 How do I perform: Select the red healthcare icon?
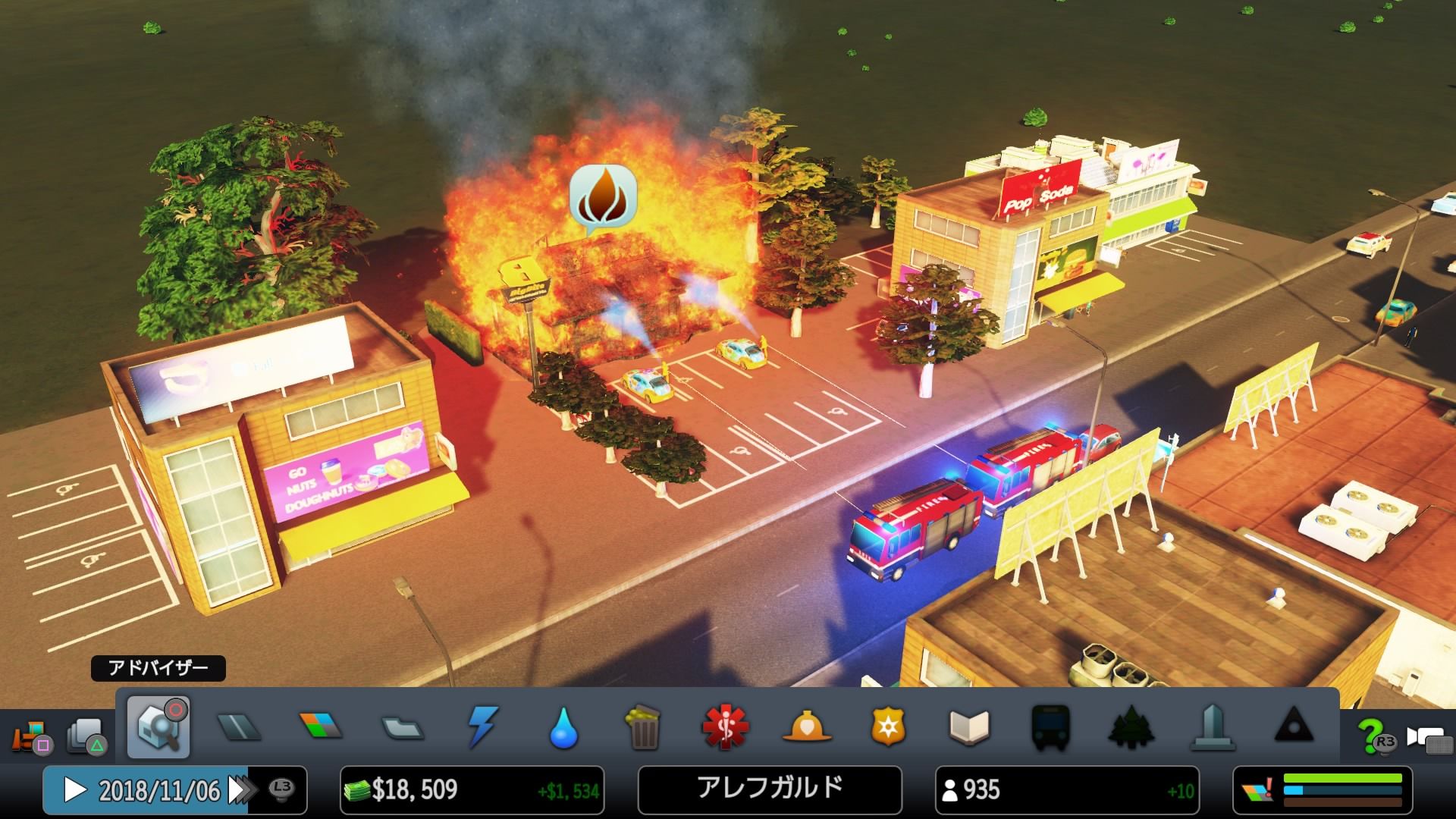point(725,728)
